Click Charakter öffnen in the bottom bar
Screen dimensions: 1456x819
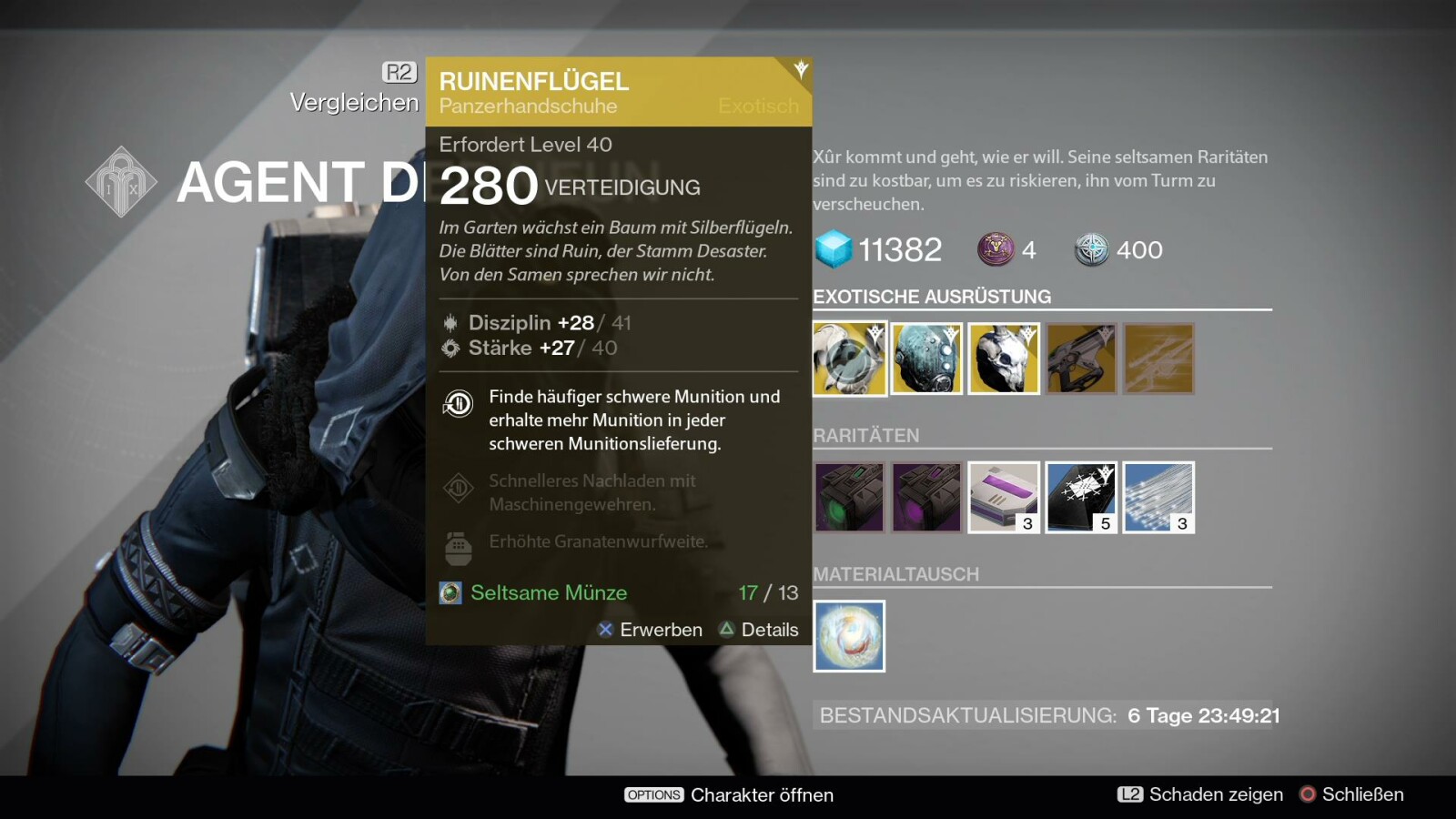tap(729, 794)
